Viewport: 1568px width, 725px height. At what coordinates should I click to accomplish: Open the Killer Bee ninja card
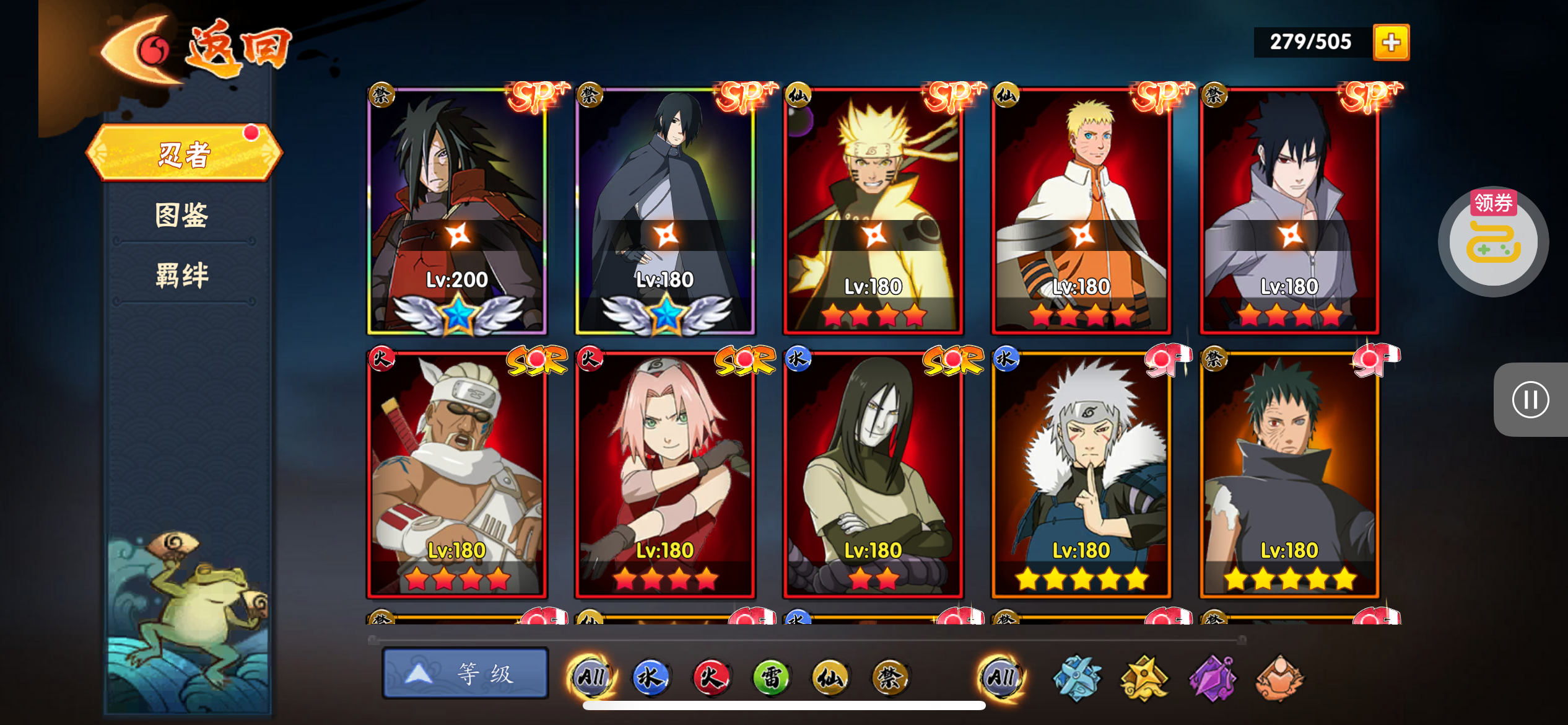[457, 474]
